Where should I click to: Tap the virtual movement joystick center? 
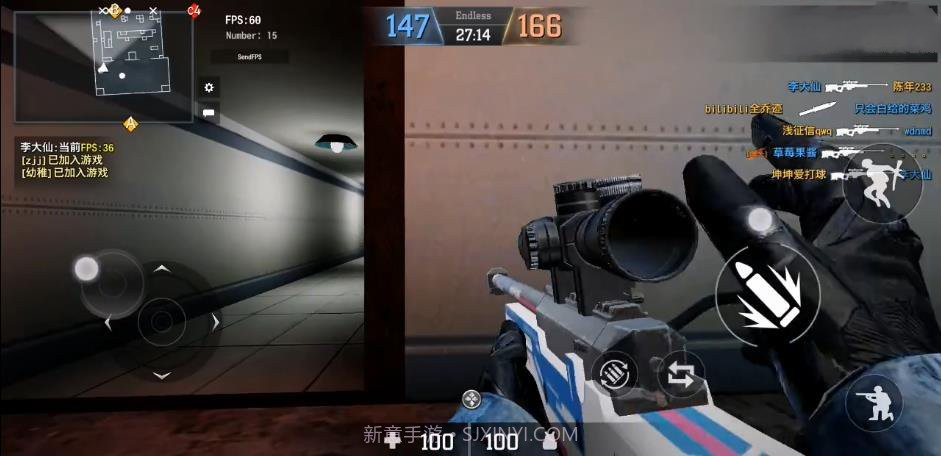(160, 321)
